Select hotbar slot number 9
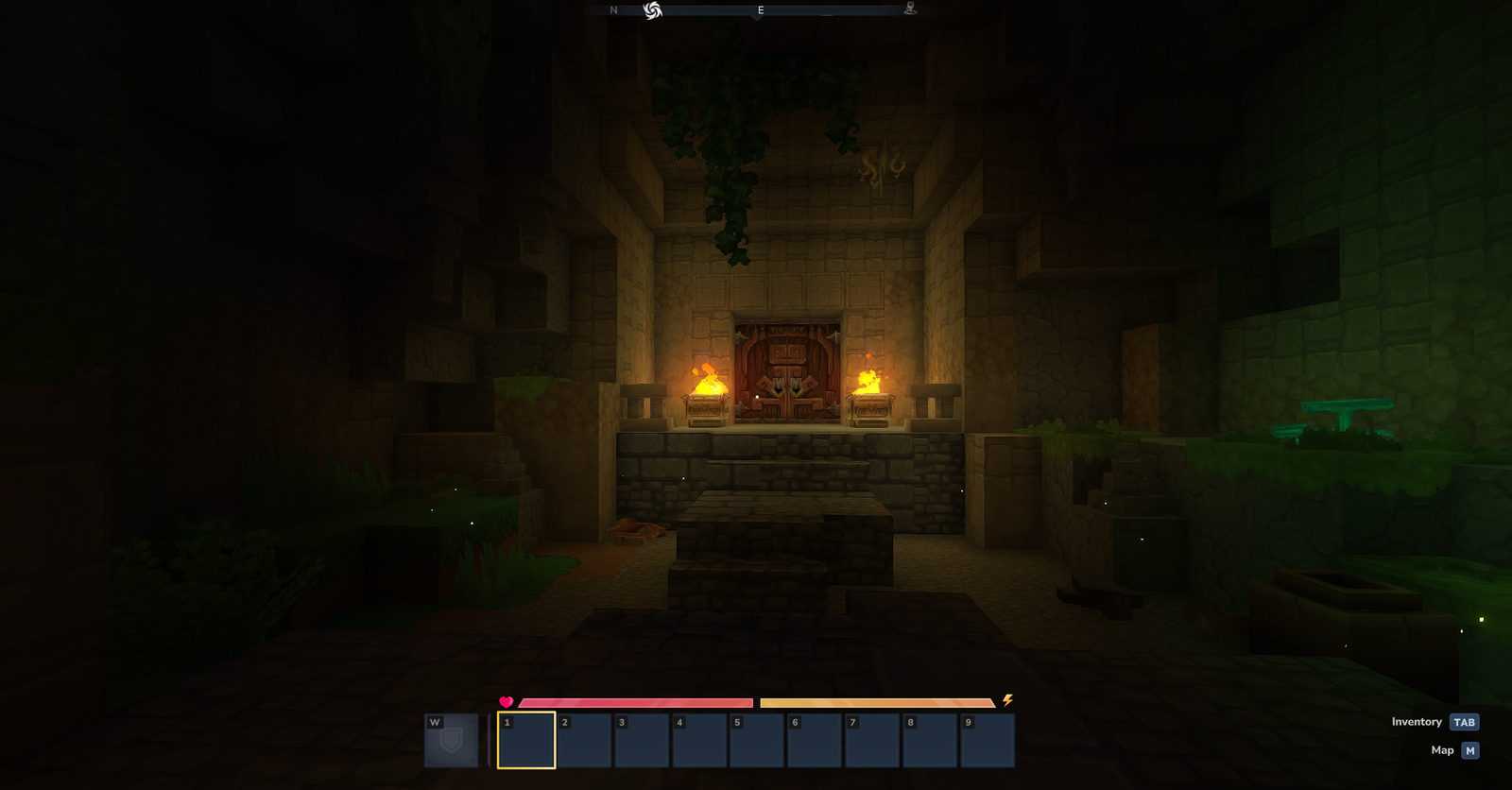The width and height of the screenshot is (1512, 790). coord(987,741)
